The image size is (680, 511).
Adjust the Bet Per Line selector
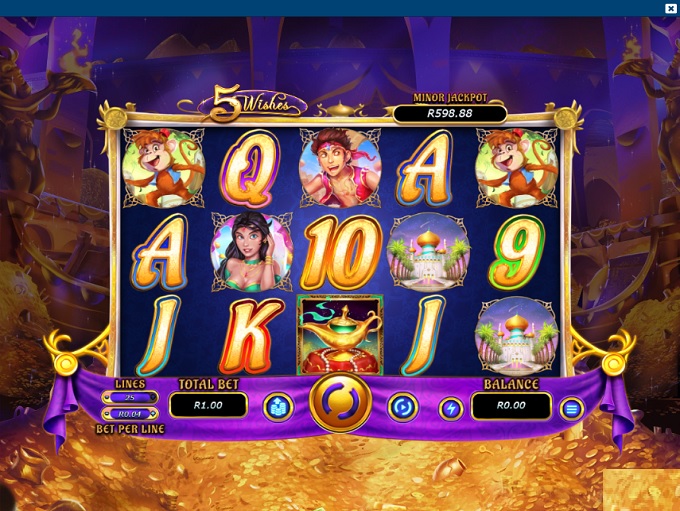[x=129, y=413]
